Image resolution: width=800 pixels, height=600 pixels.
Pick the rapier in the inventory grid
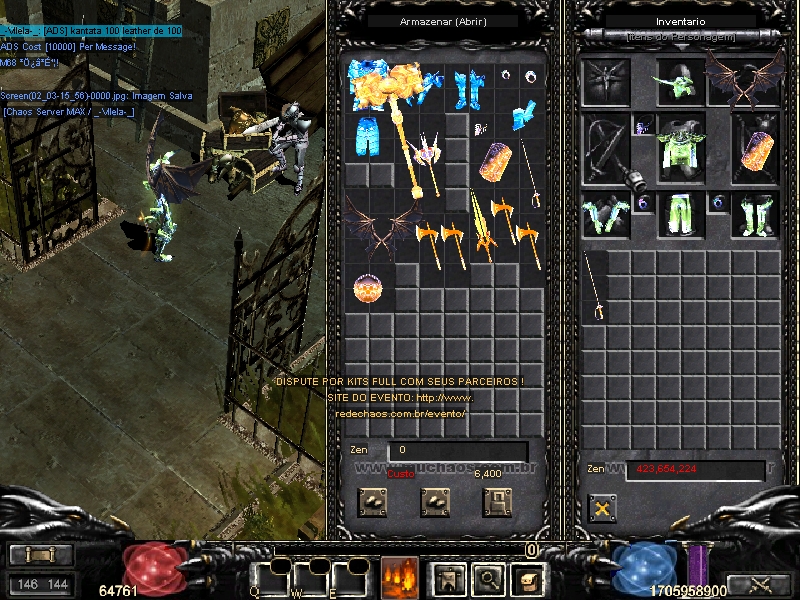pos(596,287)
